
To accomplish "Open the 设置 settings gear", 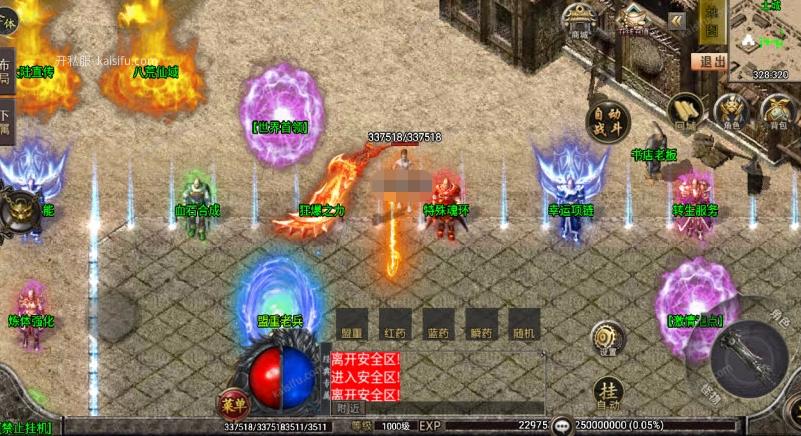I will pyautogui.click(x=604, y=338).
